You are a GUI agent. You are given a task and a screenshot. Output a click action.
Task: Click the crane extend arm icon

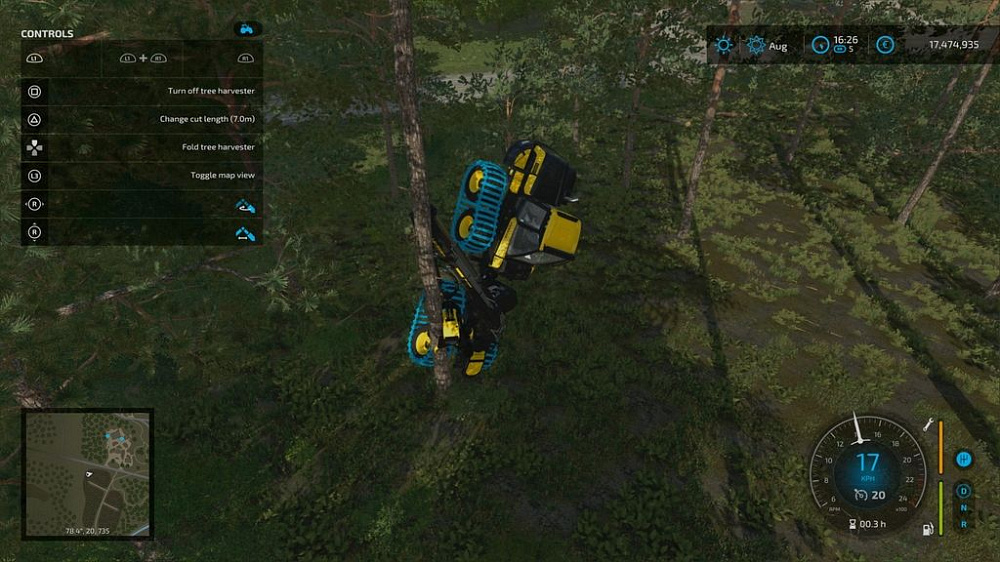pyautogui.click(x=245, y=234)
